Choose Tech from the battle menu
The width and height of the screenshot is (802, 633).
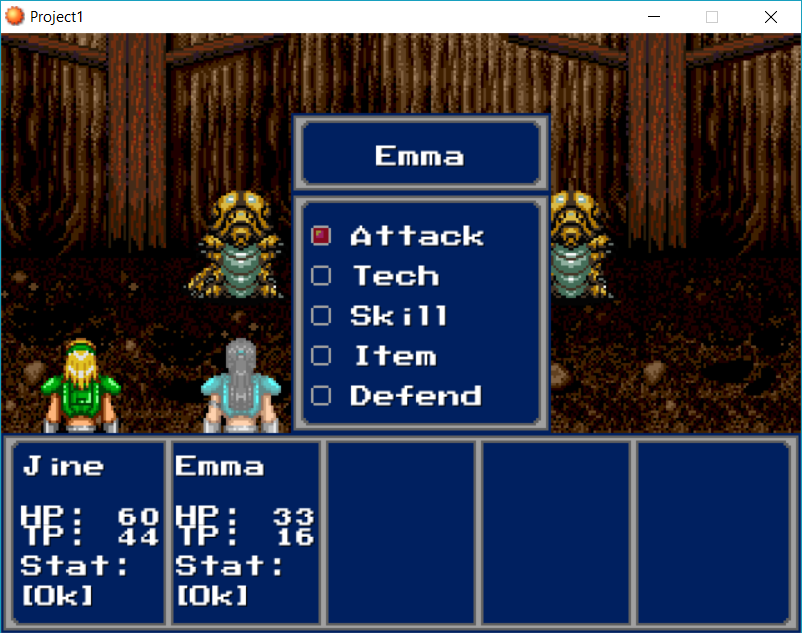pos(395,276)
